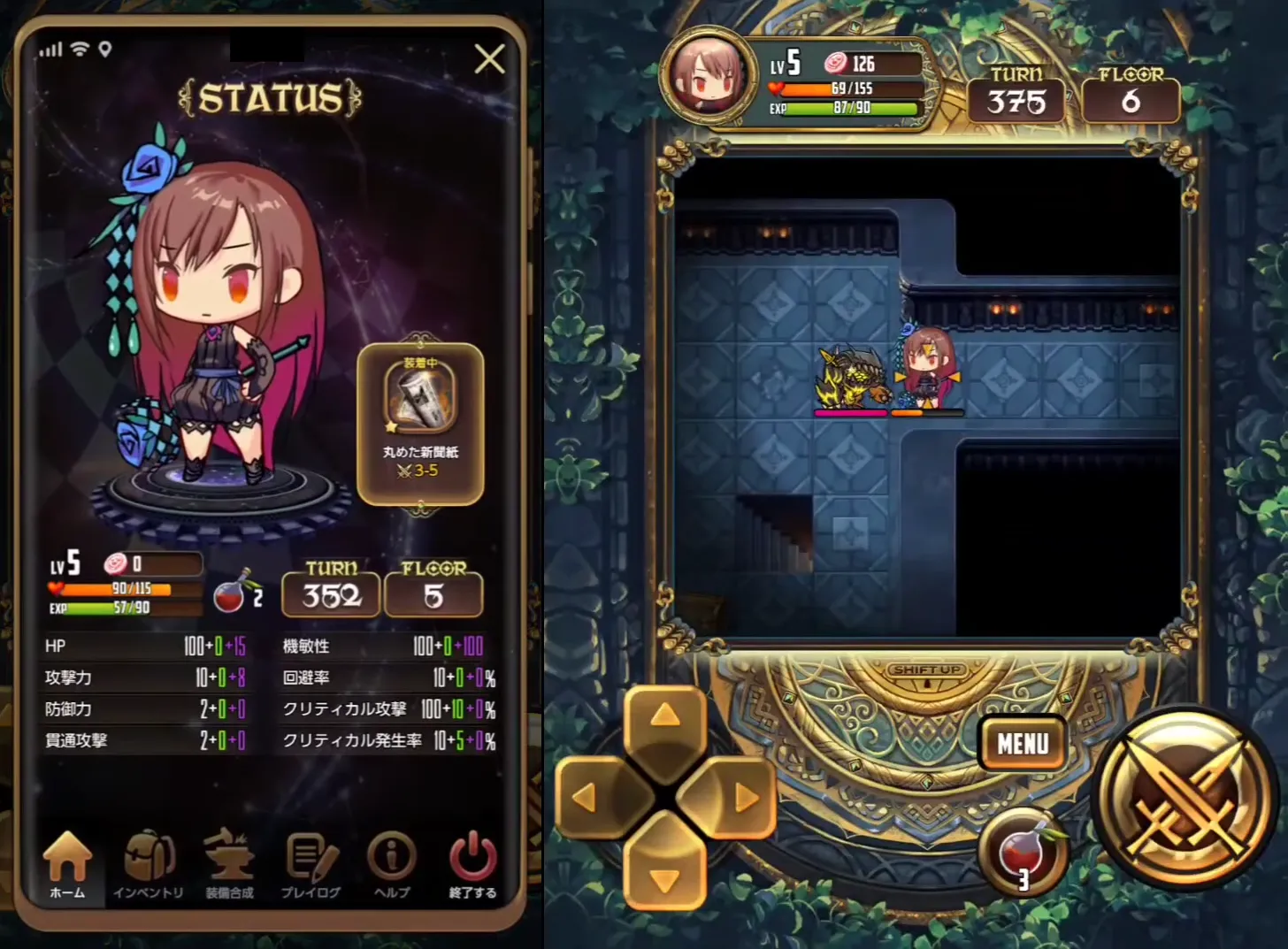
Task: Switch to the ホーム tab
Action: pos(67,865)
